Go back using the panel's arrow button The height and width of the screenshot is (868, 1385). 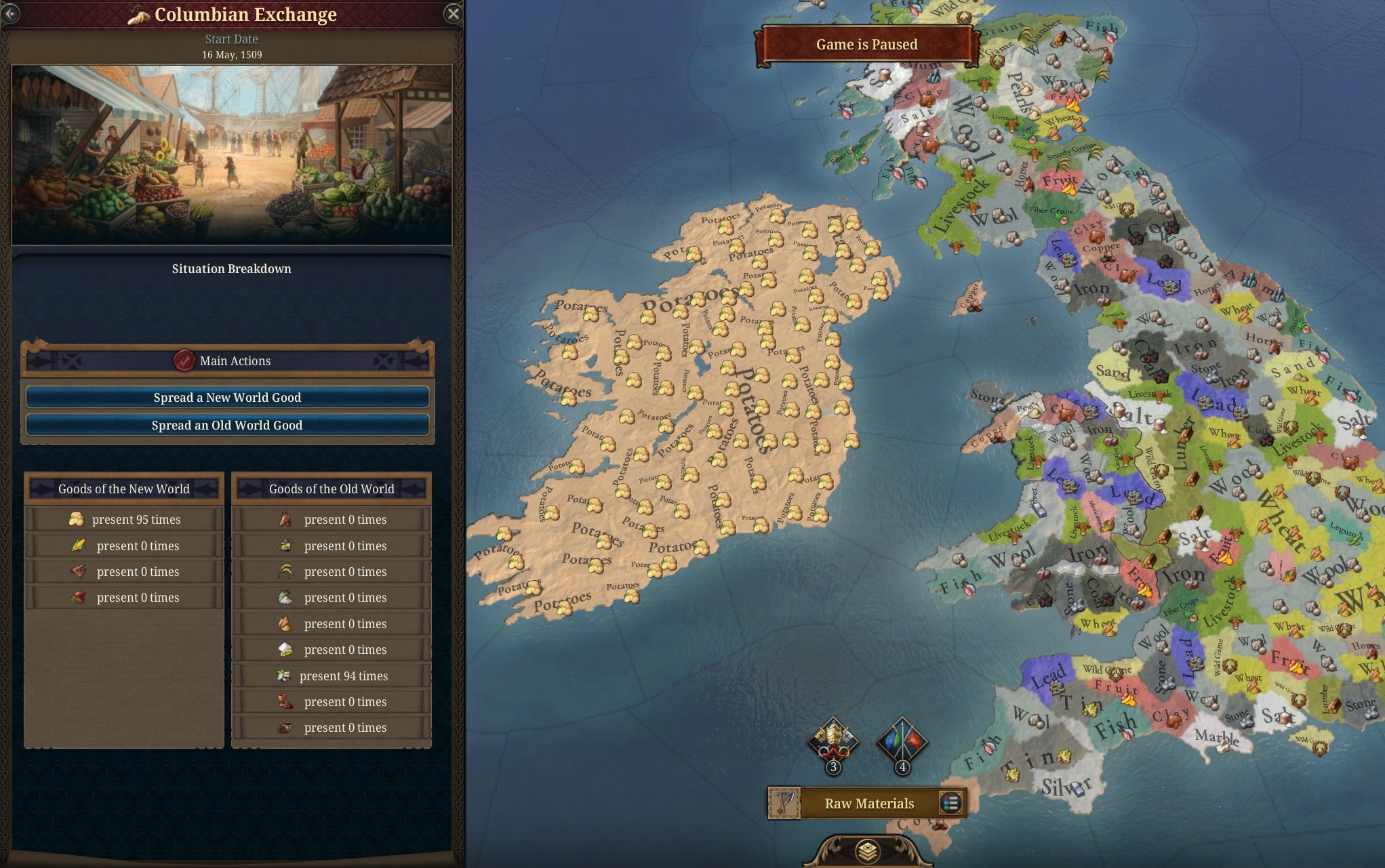click(11, 14)
